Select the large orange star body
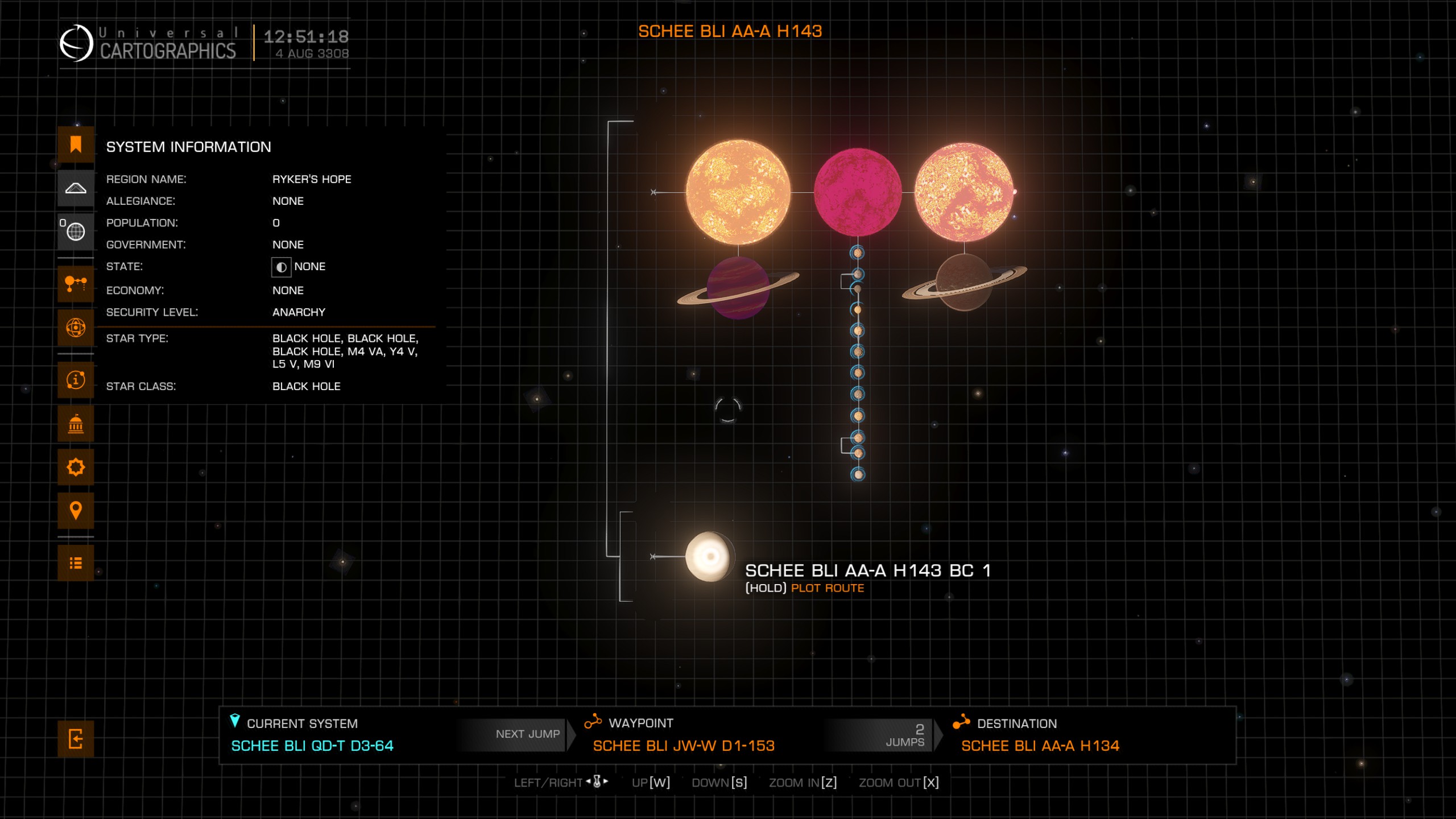Image resolution: width=1456 pixels, height=819 pixels. click(738, 192)
